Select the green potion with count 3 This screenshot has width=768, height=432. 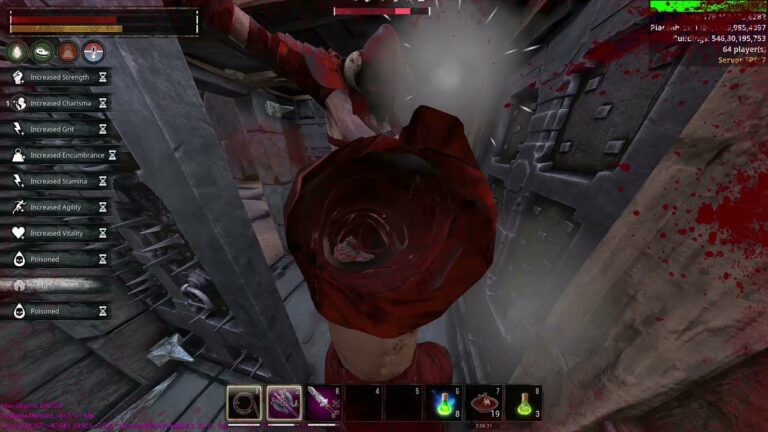pyautogui.click(x=523, y=403)
